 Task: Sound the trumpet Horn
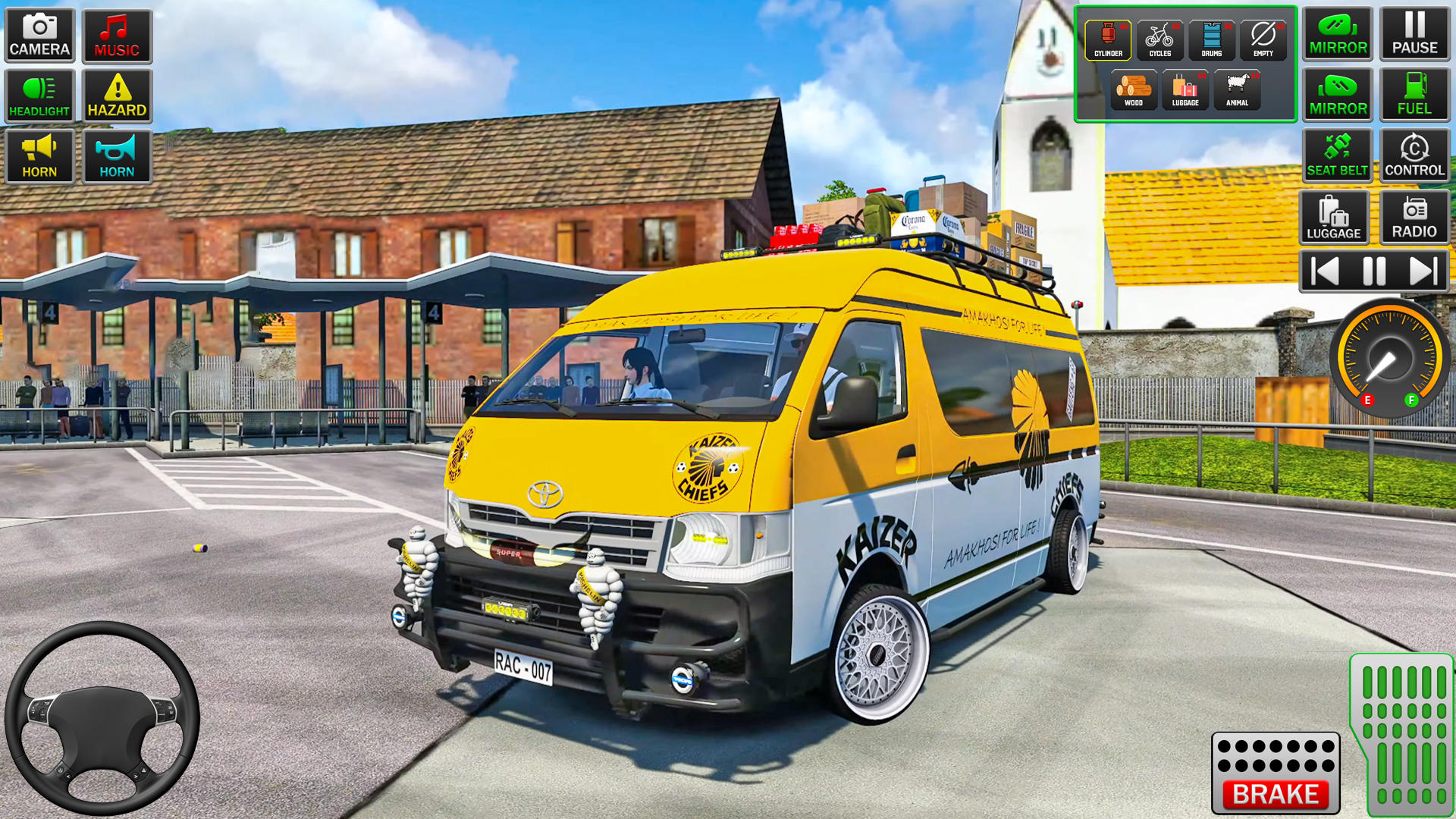116,155
